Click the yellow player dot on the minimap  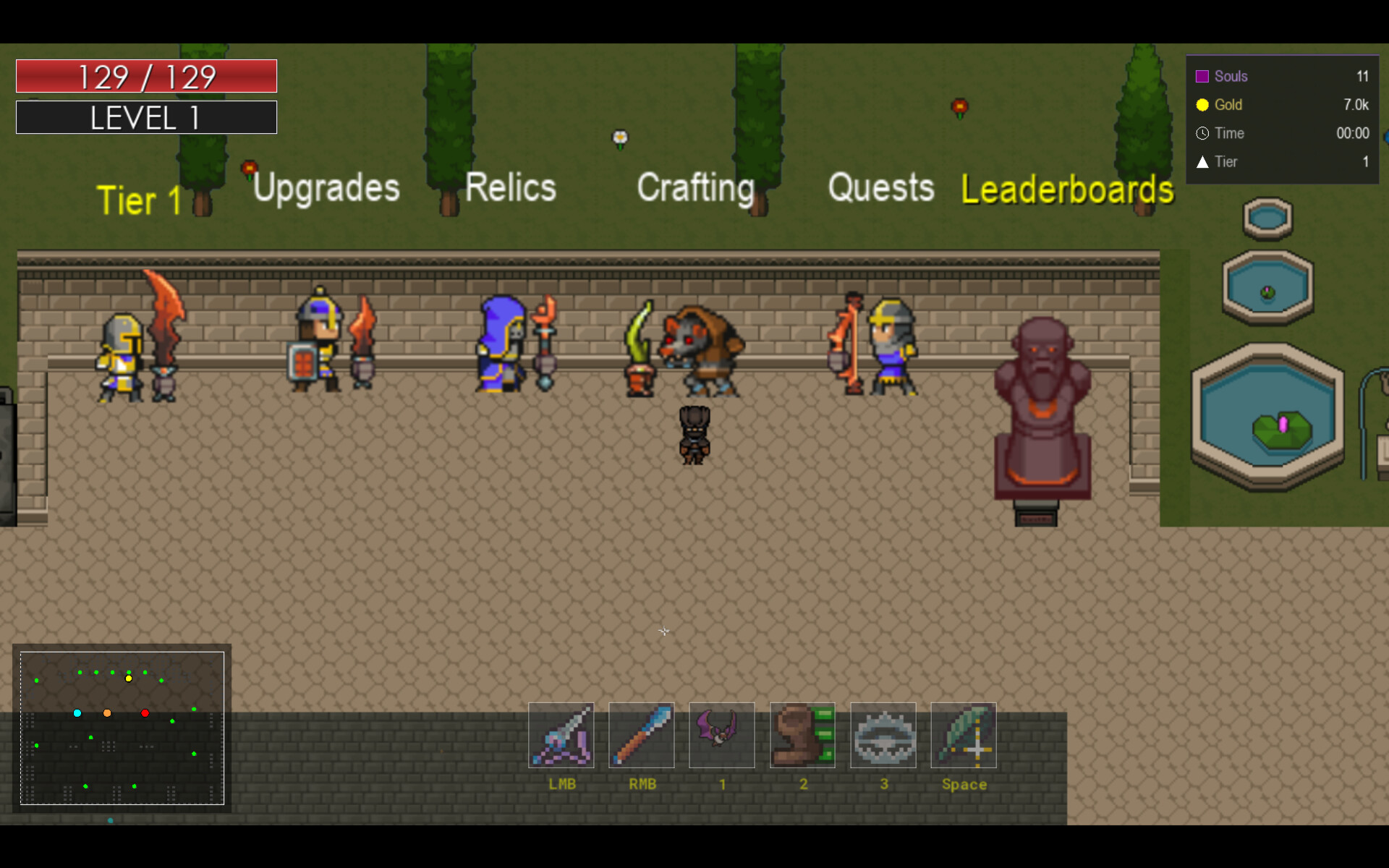[x=128, y=678]
